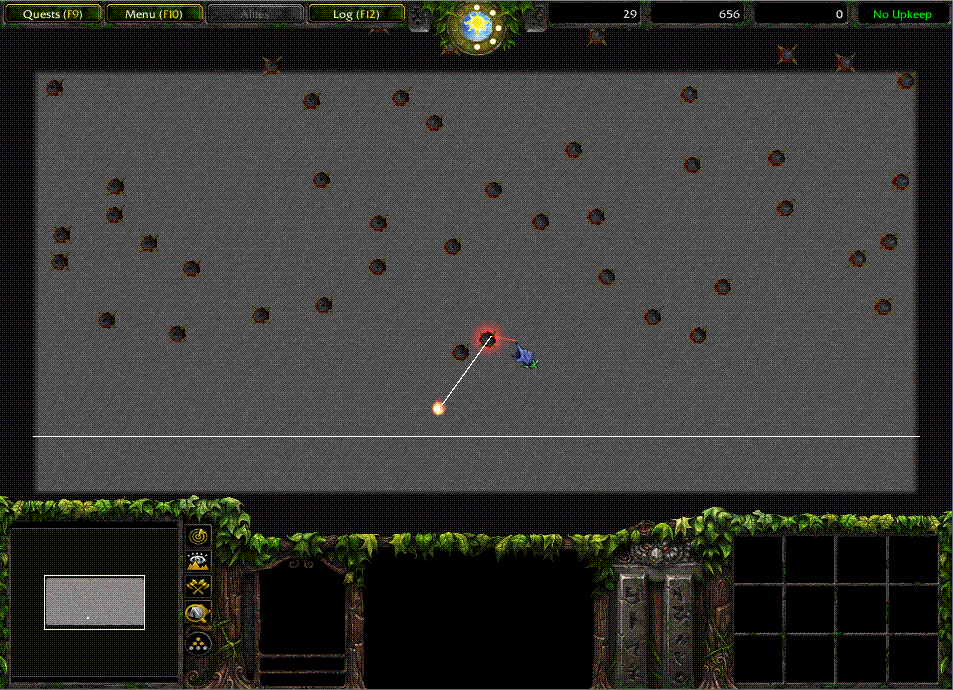Show the message Log (F12)
This screenshot has height=690, width=953.
356,14
